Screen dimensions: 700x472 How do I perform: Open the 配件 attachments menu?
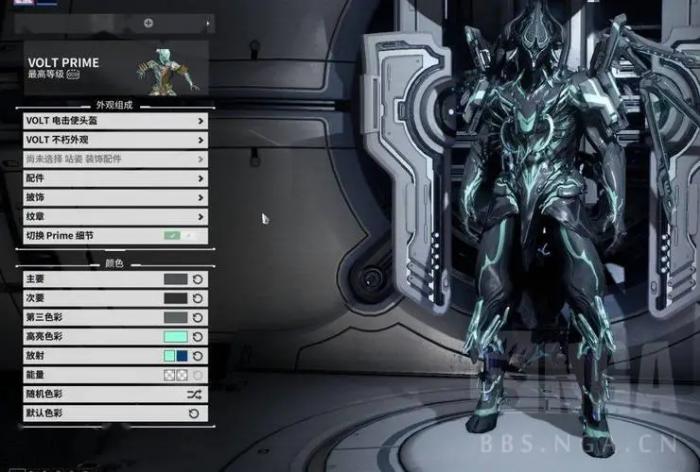(114, 178)
